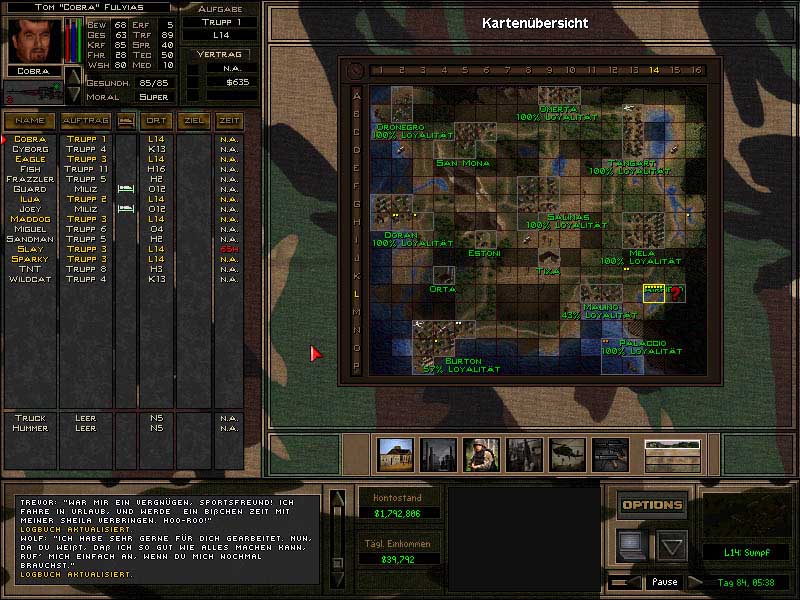Sort the roster by Name

tap(30, 121)
